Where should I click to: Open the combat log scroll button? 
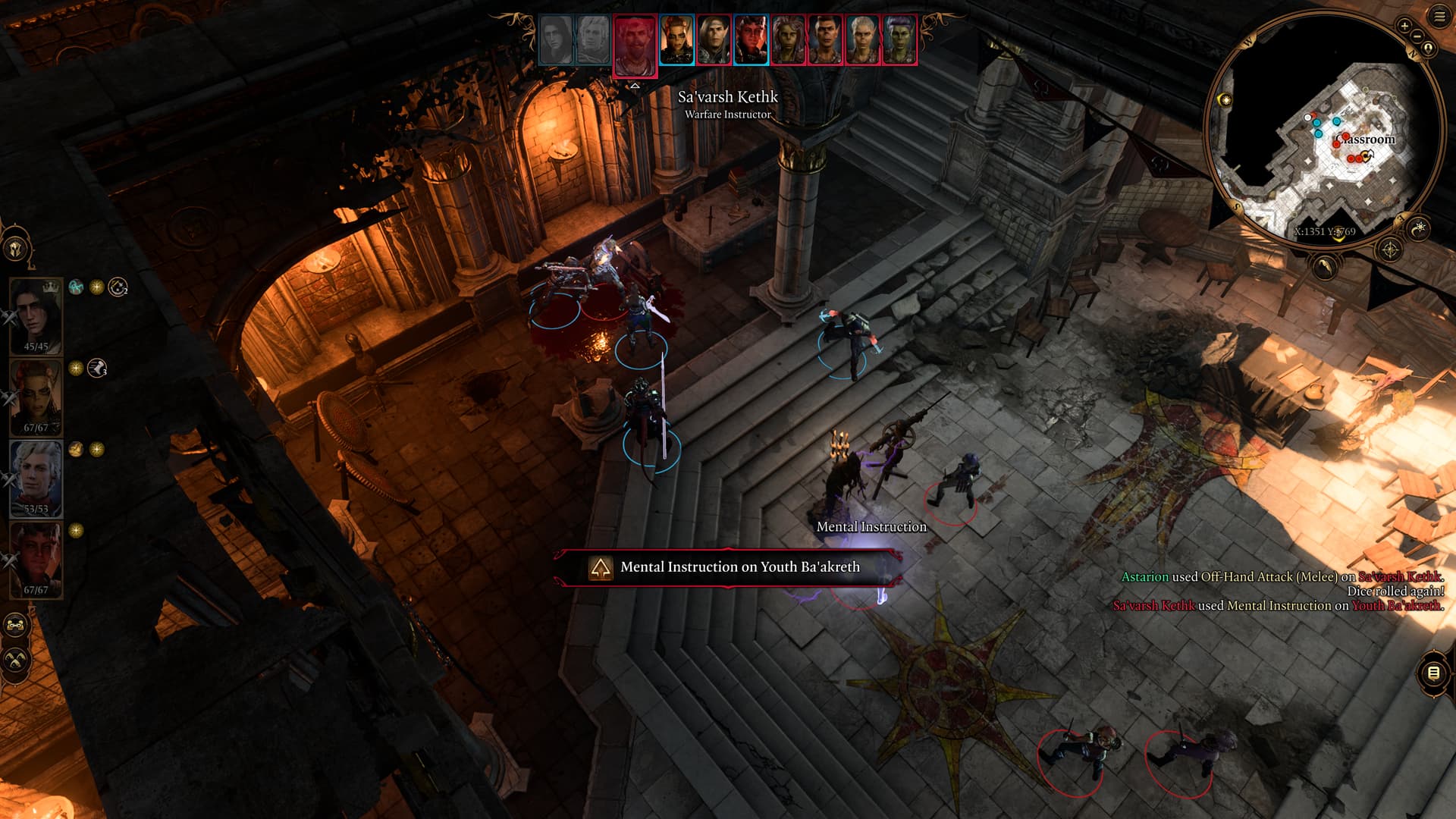click(x=1432, y=673)
